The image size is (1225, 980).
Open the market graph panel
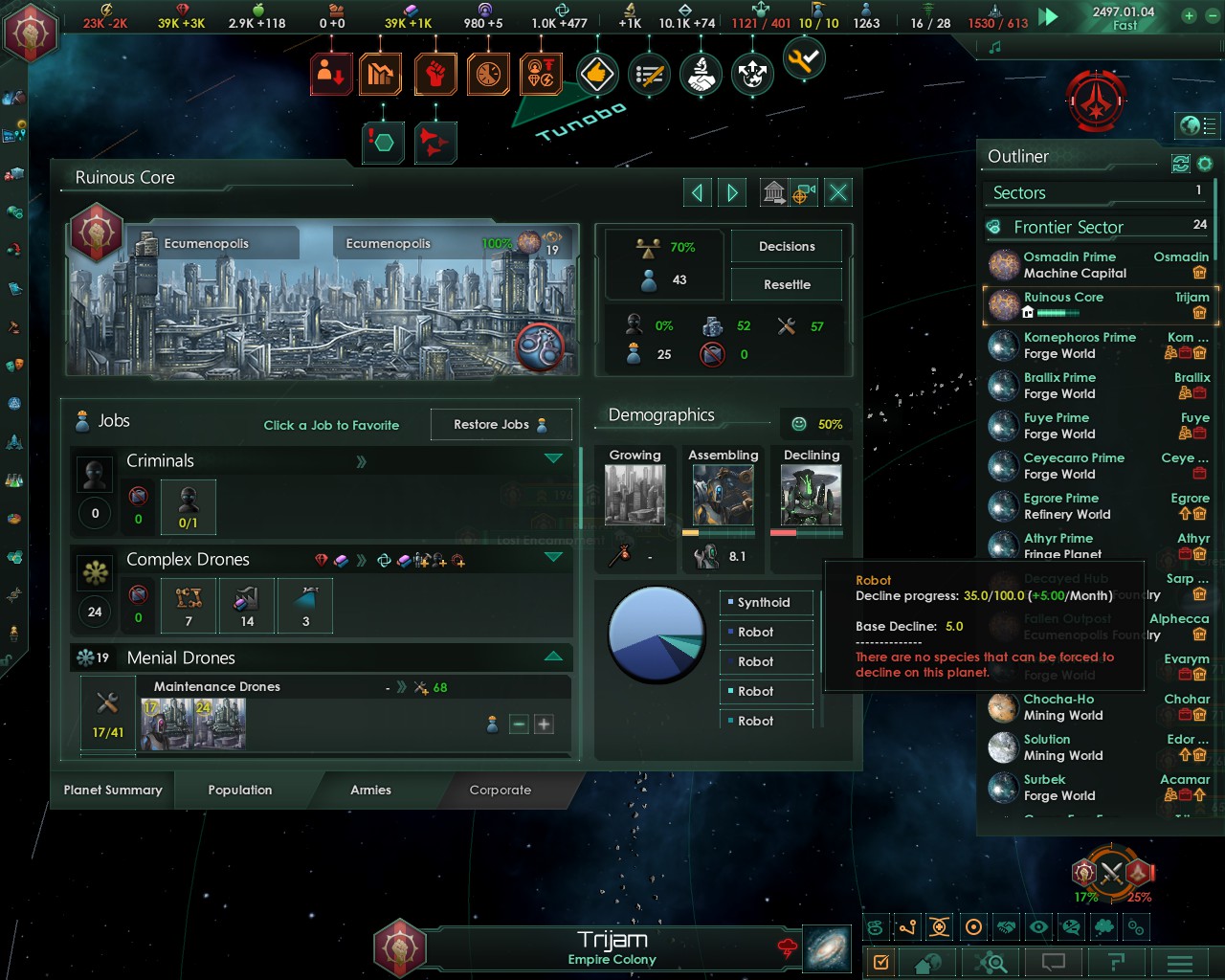point(381,74)
